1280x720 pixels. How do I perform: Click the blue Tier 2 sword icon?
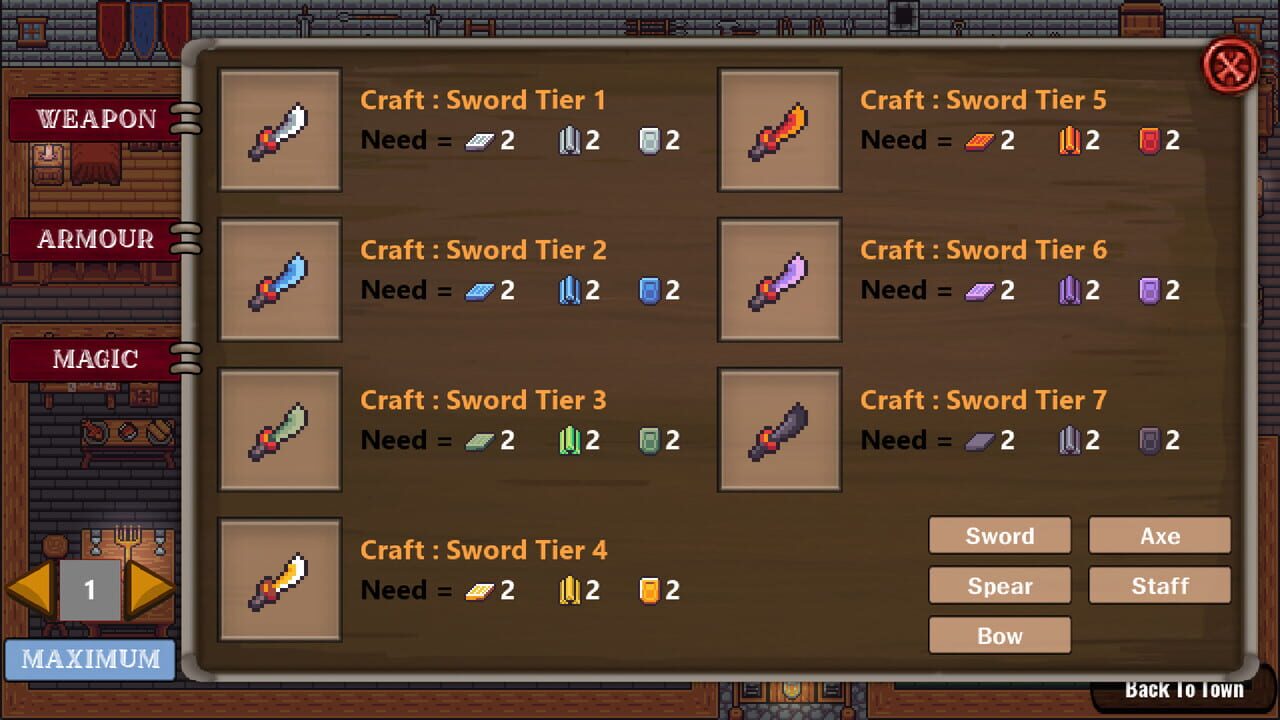[280, 280]
